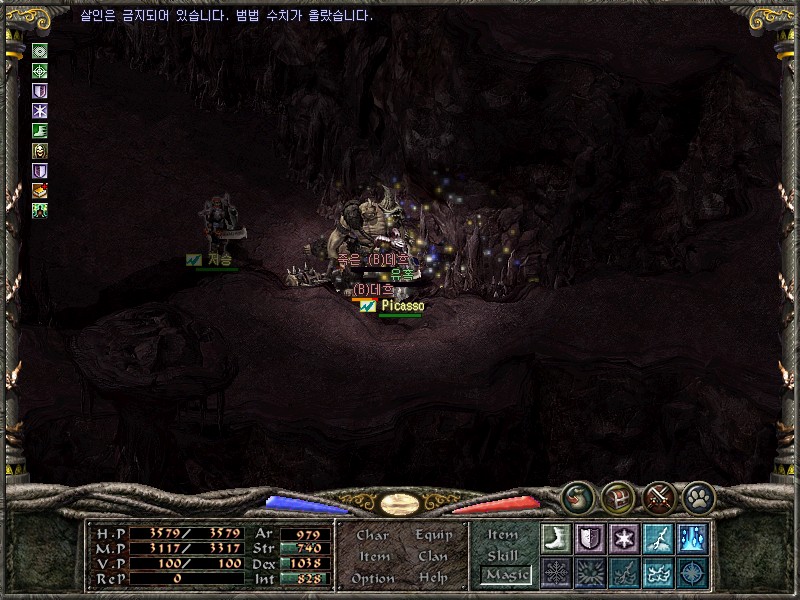The height and width of the screenshot is (600, 800).
Task: Click the round crossed swords button
Action: [x=659, y=495]
